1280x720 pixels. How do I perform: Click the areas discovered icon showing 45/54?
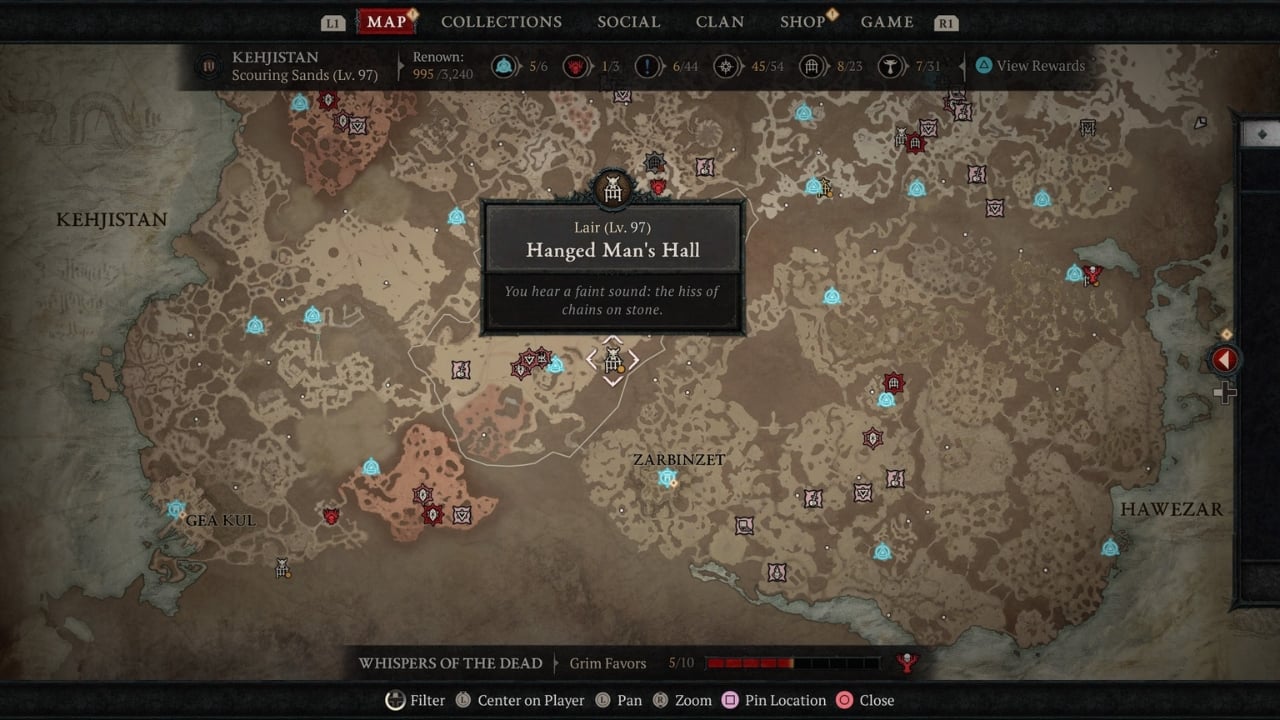pyautogui.click(x=727, y=66)
